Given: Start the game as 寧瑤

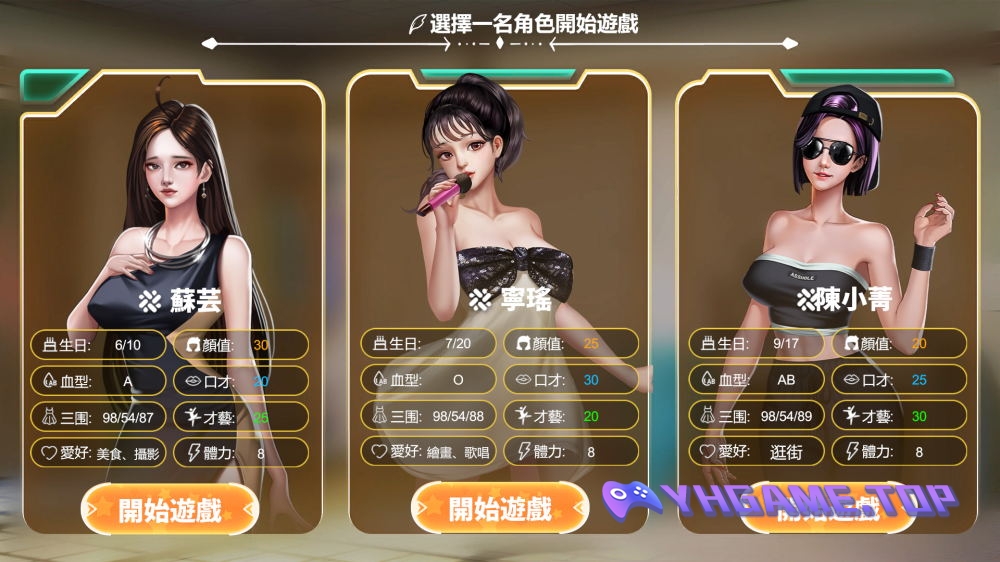Looking at the screenshot, I should pyautogui.click(x=500, y=508).
